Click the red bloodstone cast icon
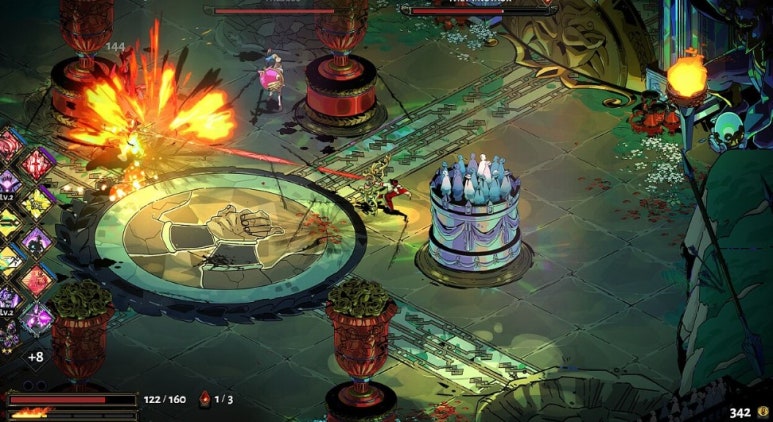Image resolution: width=773 pixels, height=422 pixels. coord(205,399)
